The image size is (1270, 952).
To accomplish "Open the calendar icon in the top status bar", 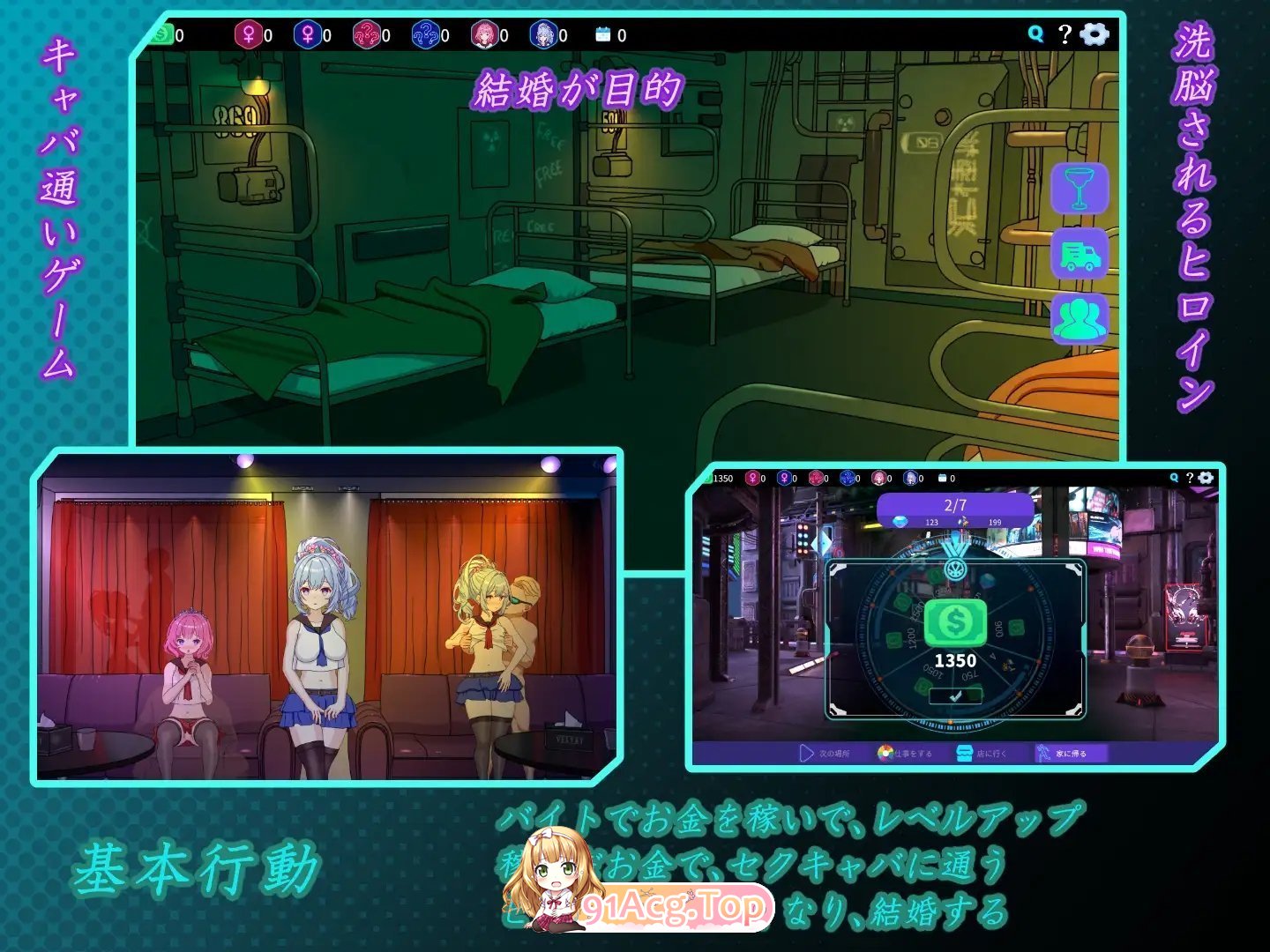I will 602,35.
